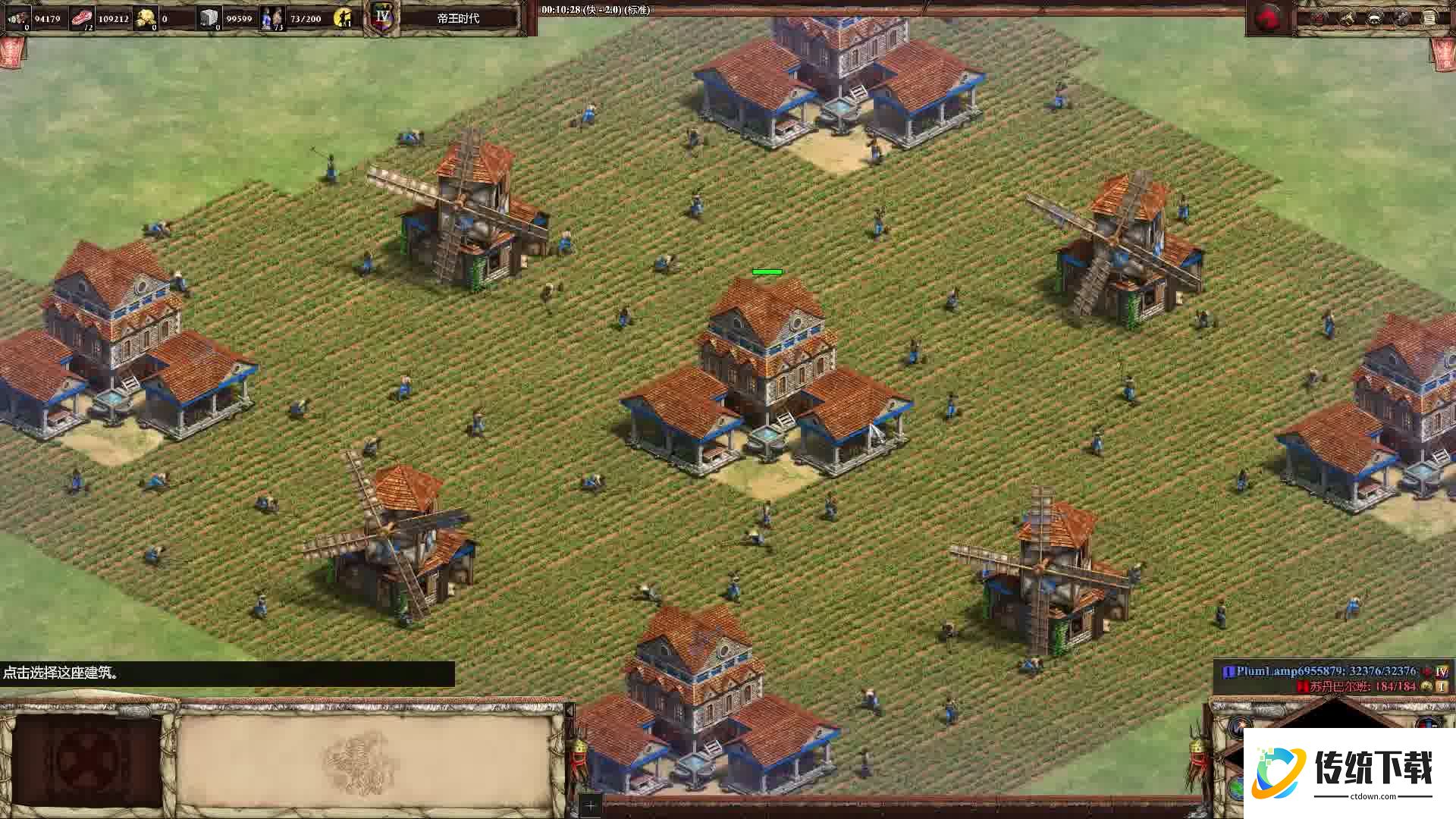Open the scroll icon in the top-right menu bar
Viewport: 1456px width, 819px height.
pyautogui.click(x=1429, y=17)
